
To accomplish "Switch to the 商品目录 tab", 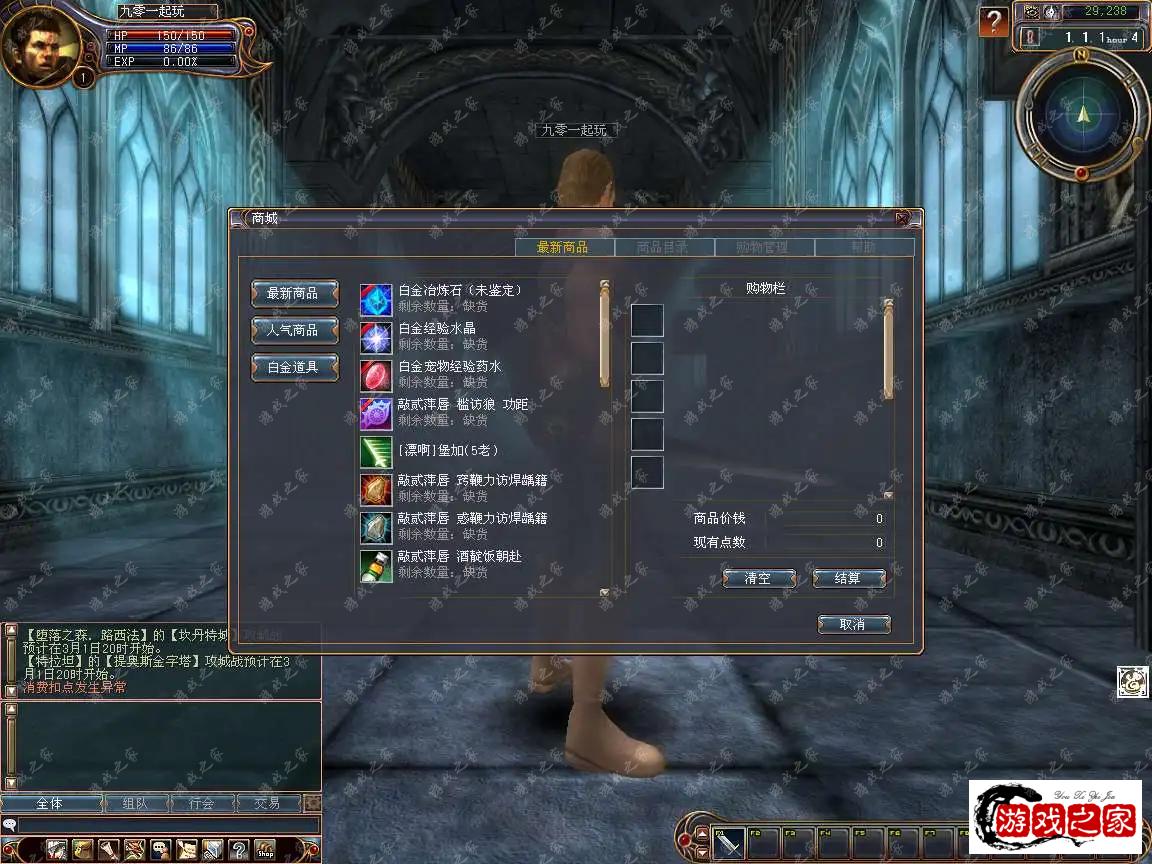I will [x=663, y=247].
